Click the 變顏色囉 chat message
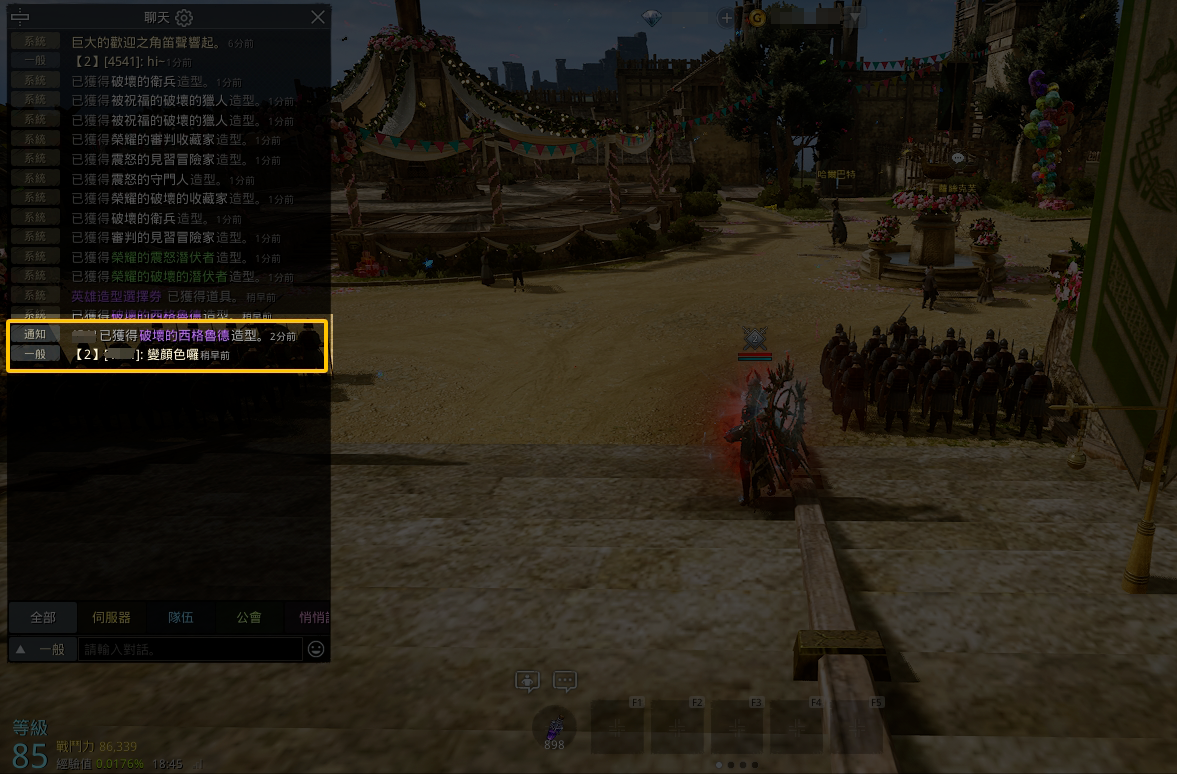 pos(172,355)
